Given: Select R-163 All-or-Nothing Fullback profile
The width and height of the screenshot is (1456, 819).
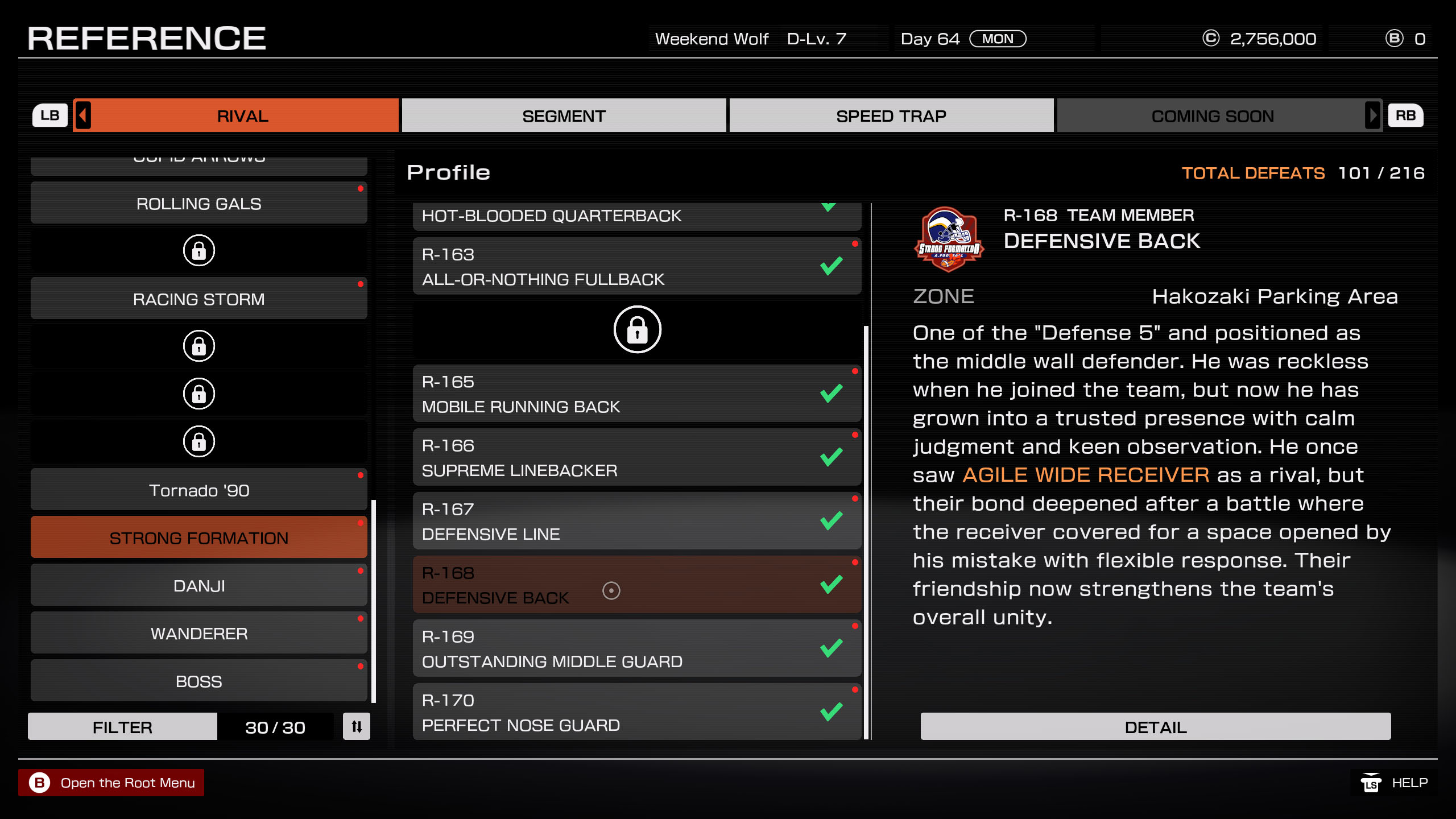Looking at the screenshot, I should [x=636, y=267].
